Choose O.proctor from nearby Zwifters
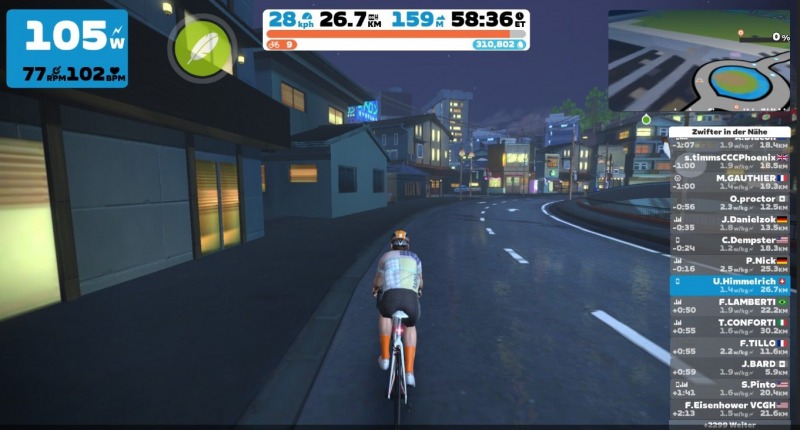This screenshot has height=430, width=800. (733, 203)
